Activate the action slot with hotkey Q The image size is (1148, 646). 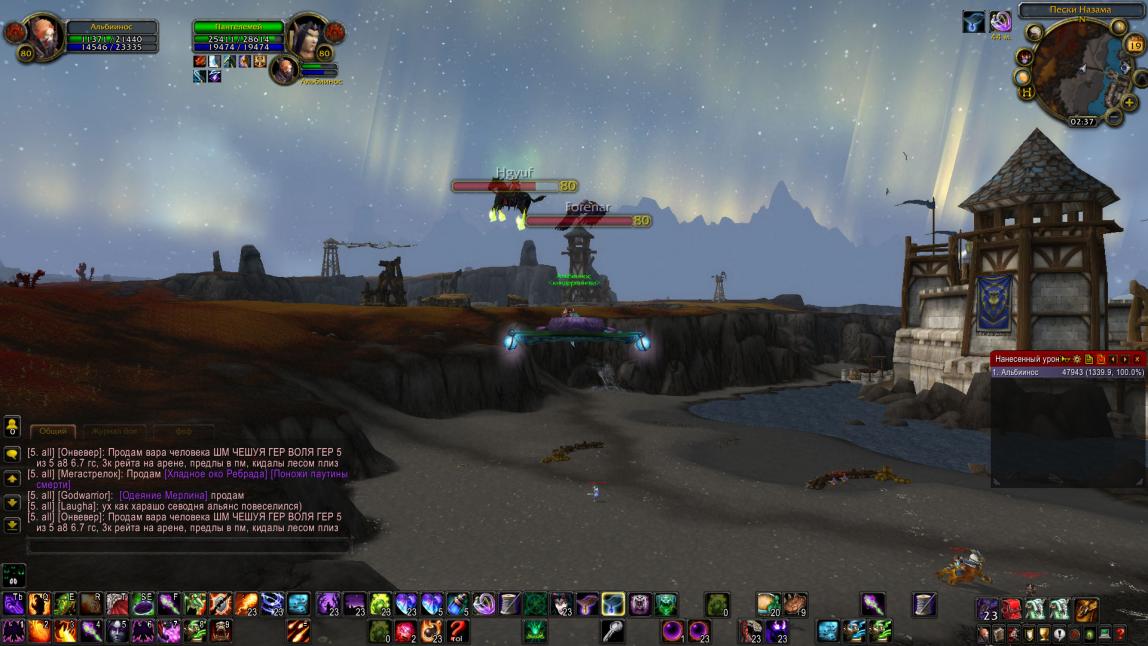pyautogui.click(x=39, y=603)
